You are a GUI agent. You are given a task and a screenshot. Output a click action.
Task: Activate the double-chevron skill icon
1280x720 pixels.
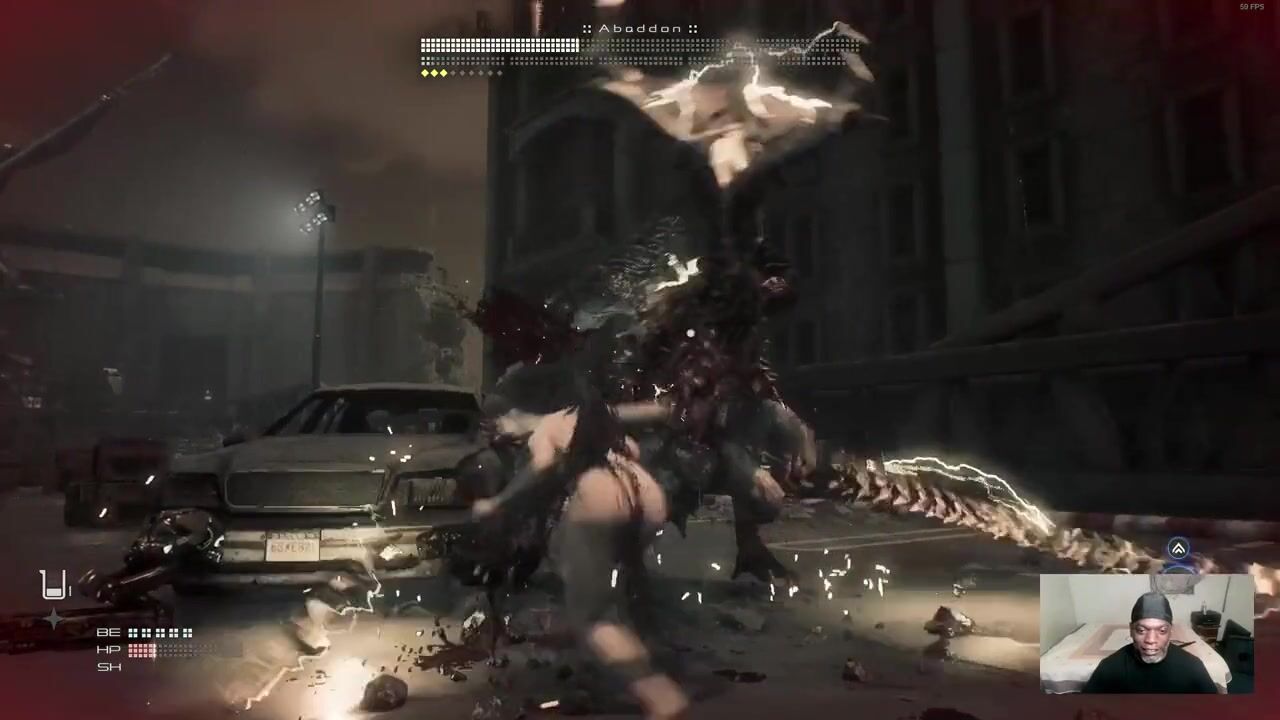[x=1178, y=549]
